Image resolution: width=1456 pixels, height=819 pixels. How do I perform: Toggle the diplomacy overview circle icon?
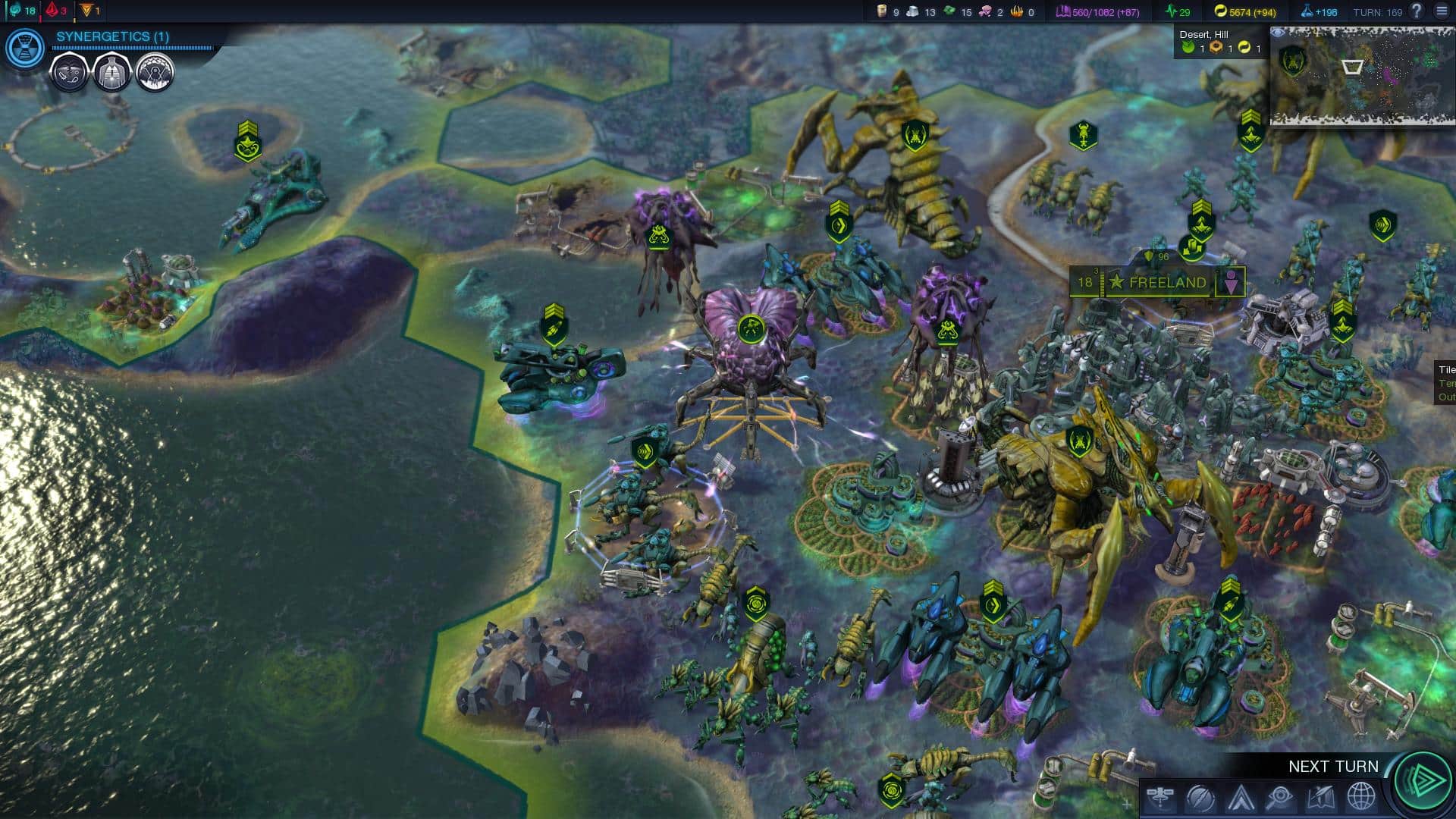(1200, 795)
